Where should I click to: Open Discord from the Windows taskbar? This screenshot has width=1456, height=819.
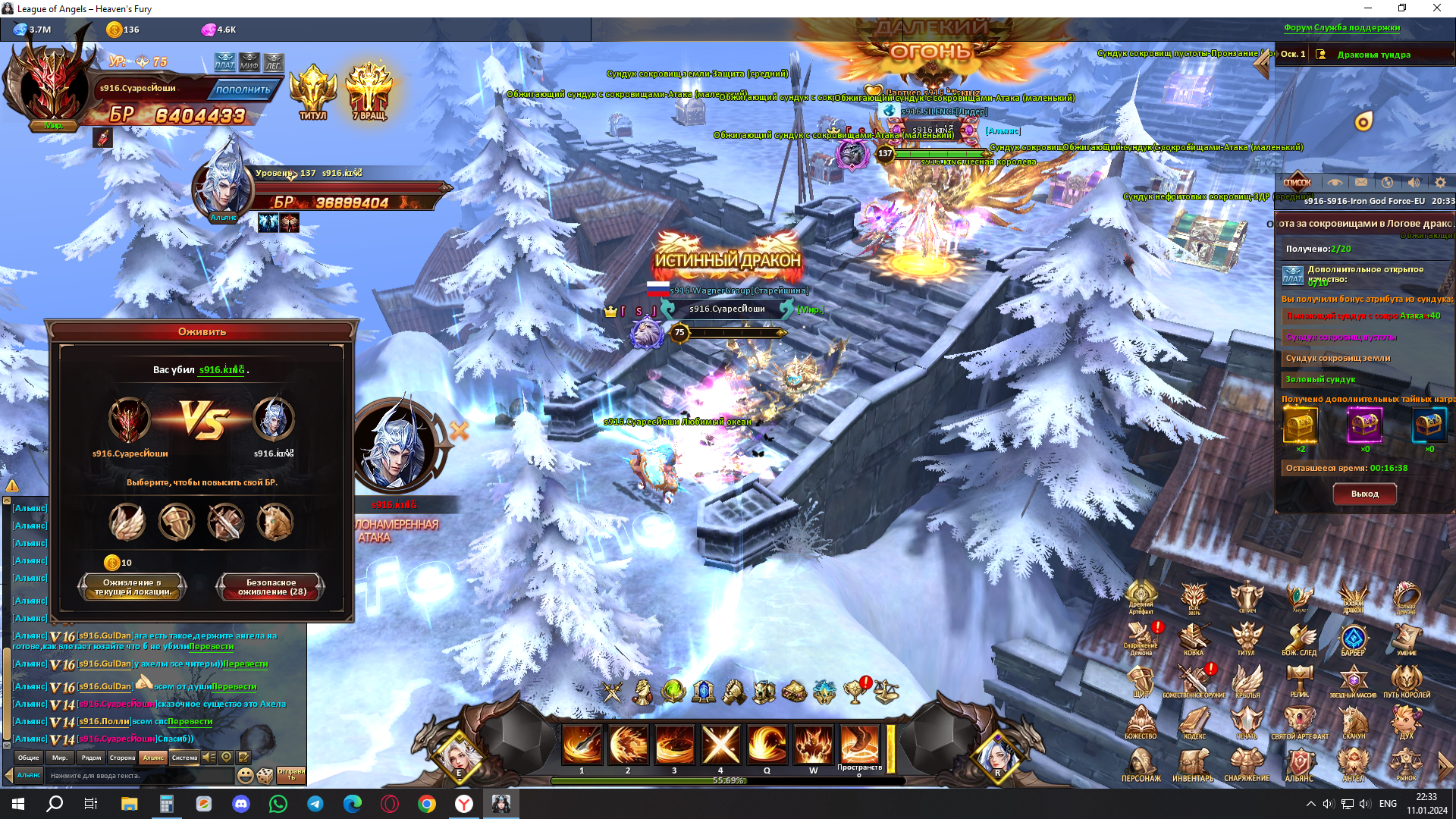coord(241,804)
